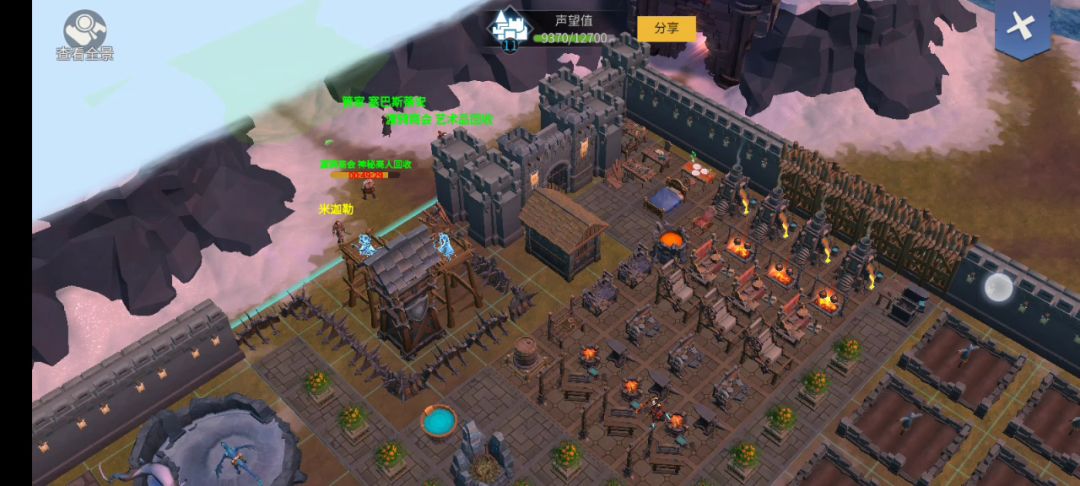Image resolution: width=1080 pixels, height=486 pixels.
Task: Tap the yellow 分享 share button
Action: click(666, 28)
